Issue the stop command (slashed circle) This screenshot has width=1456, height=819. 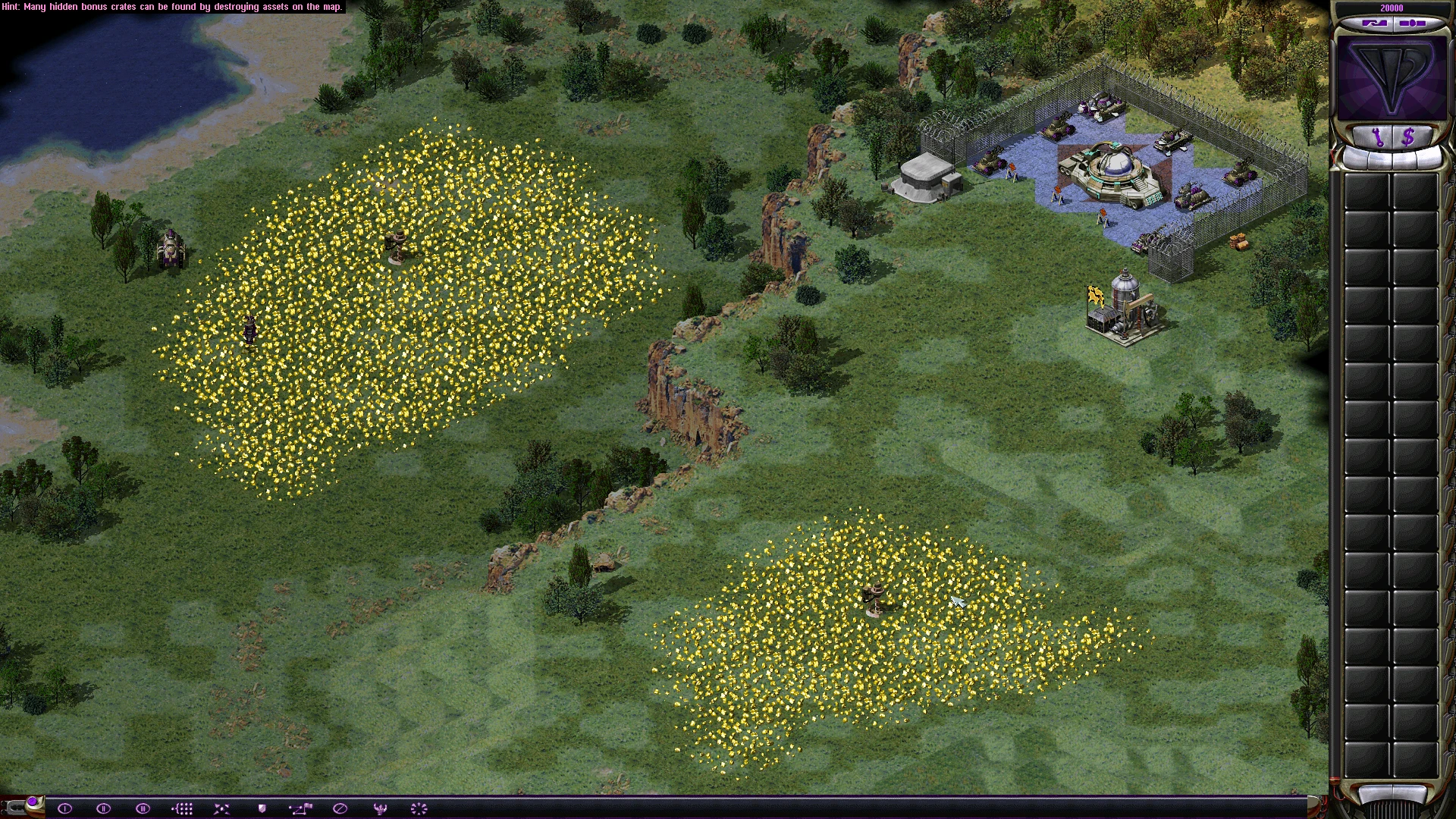(340, 808)
